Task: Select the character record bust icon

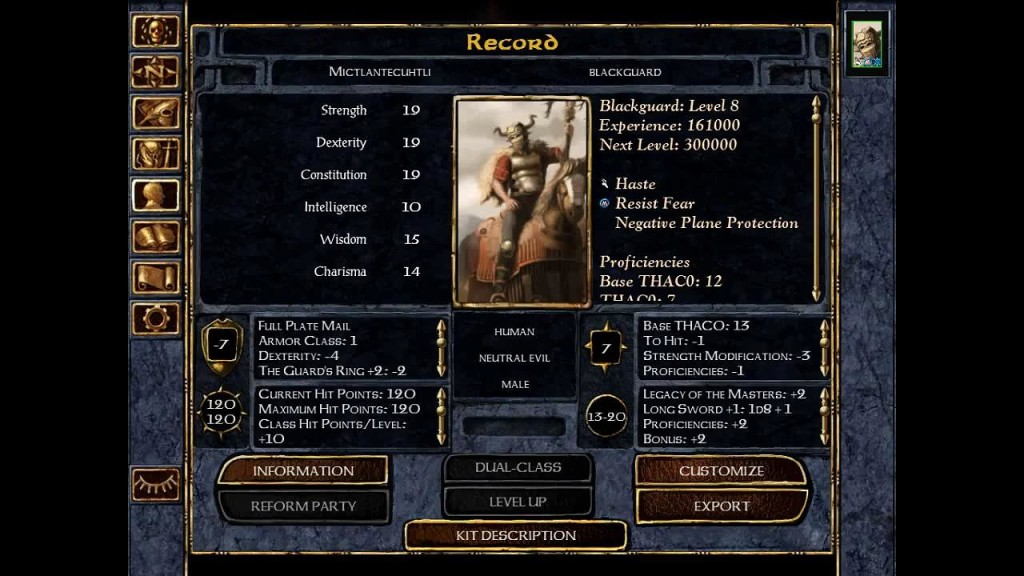Action: click(x=156, y=195)
